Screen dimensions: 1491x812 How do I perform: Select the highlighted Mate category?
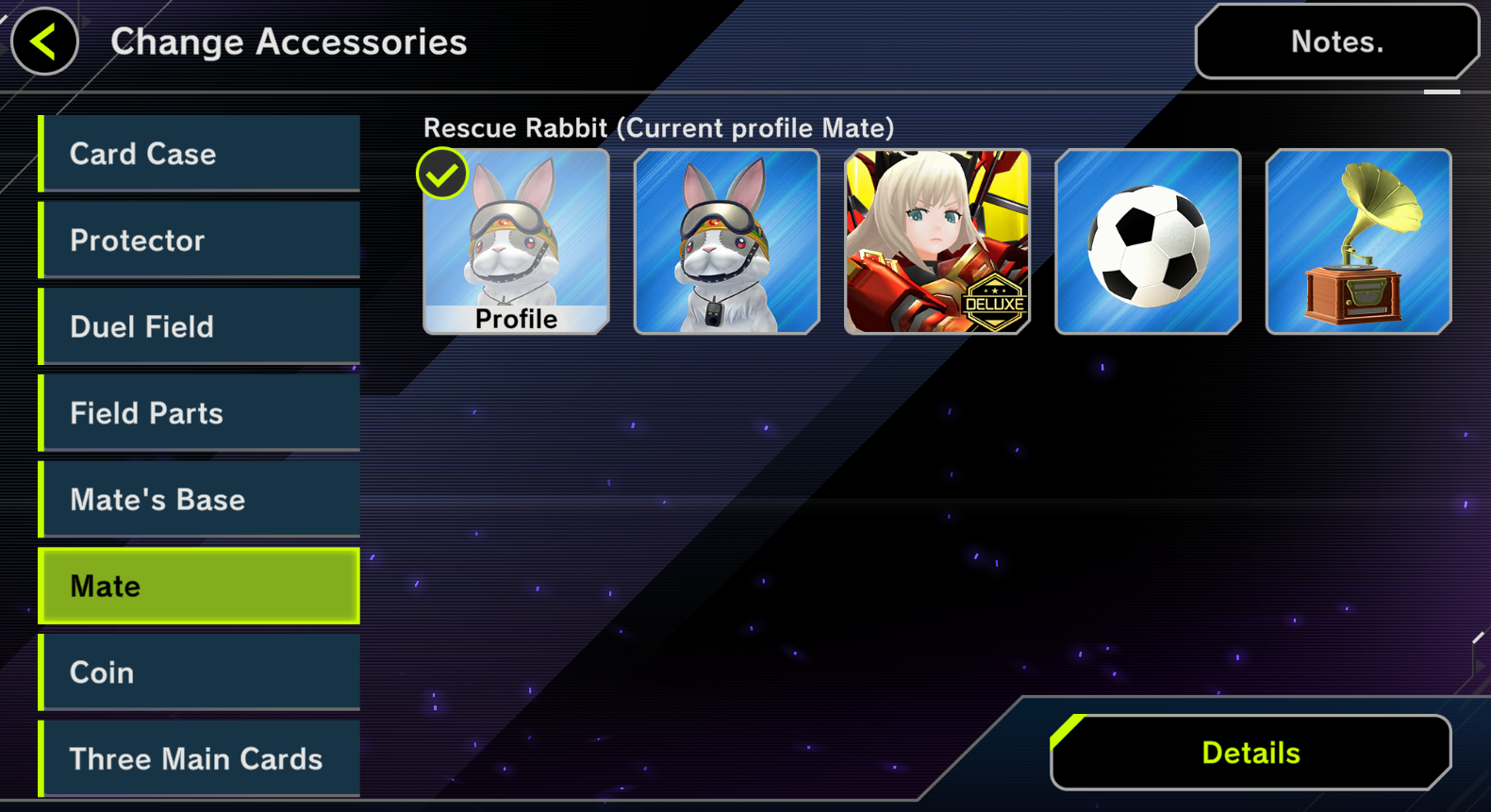(200, 586)
